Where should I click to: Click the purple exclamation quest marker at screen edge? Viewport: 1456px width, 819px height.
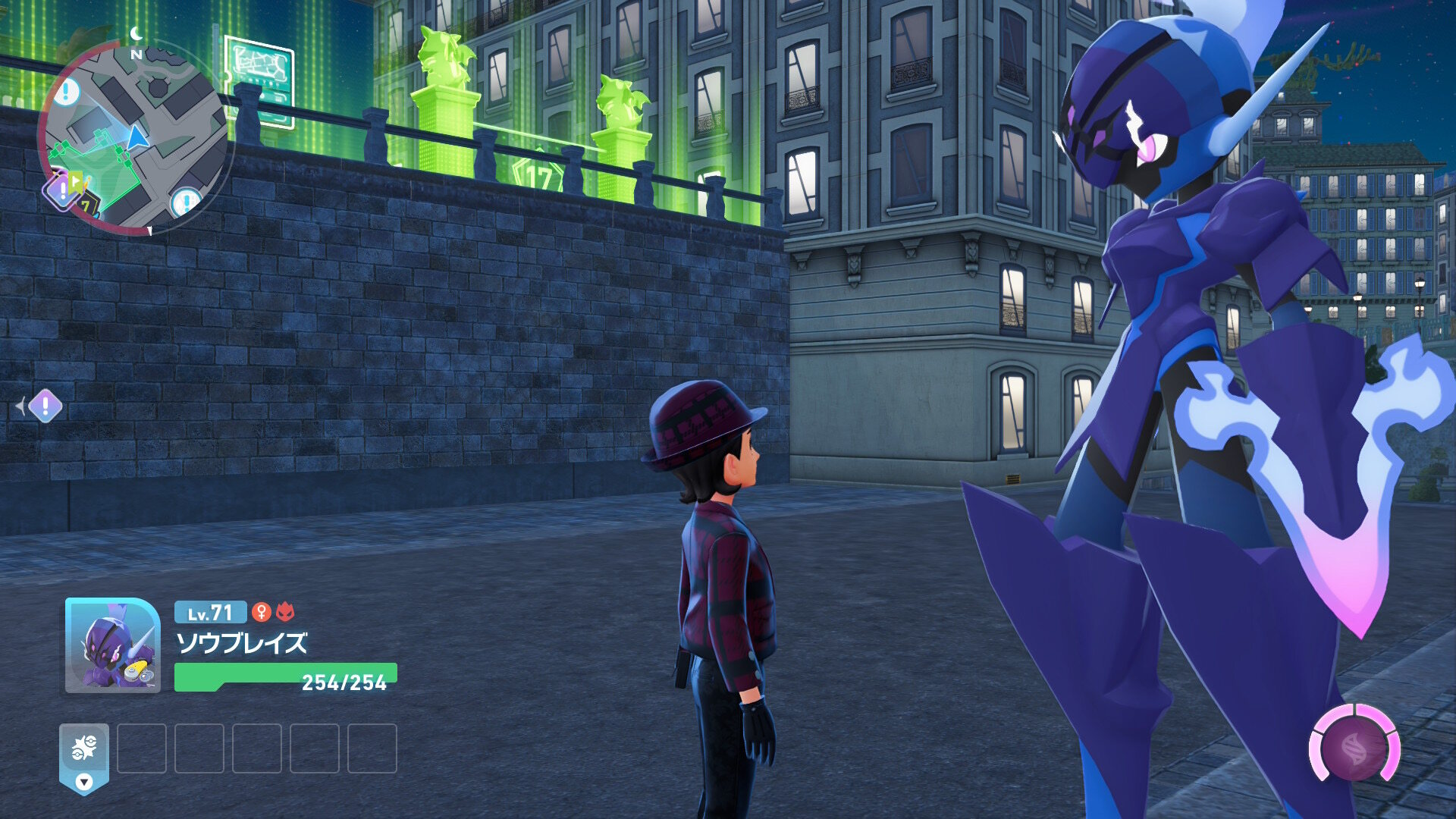45,406
